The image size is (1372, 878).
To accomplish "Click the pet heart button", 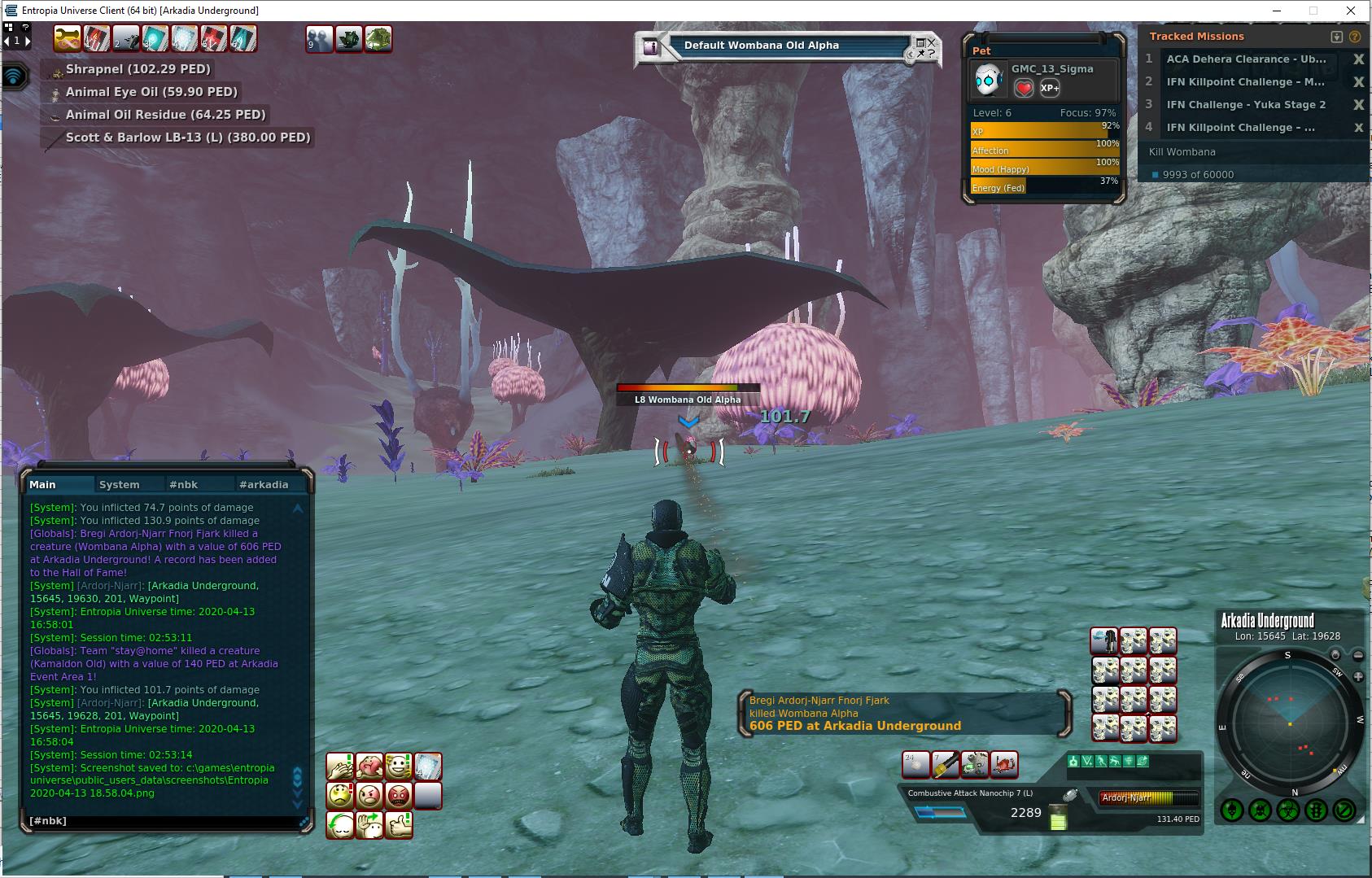I will (x=1024, y=88).
